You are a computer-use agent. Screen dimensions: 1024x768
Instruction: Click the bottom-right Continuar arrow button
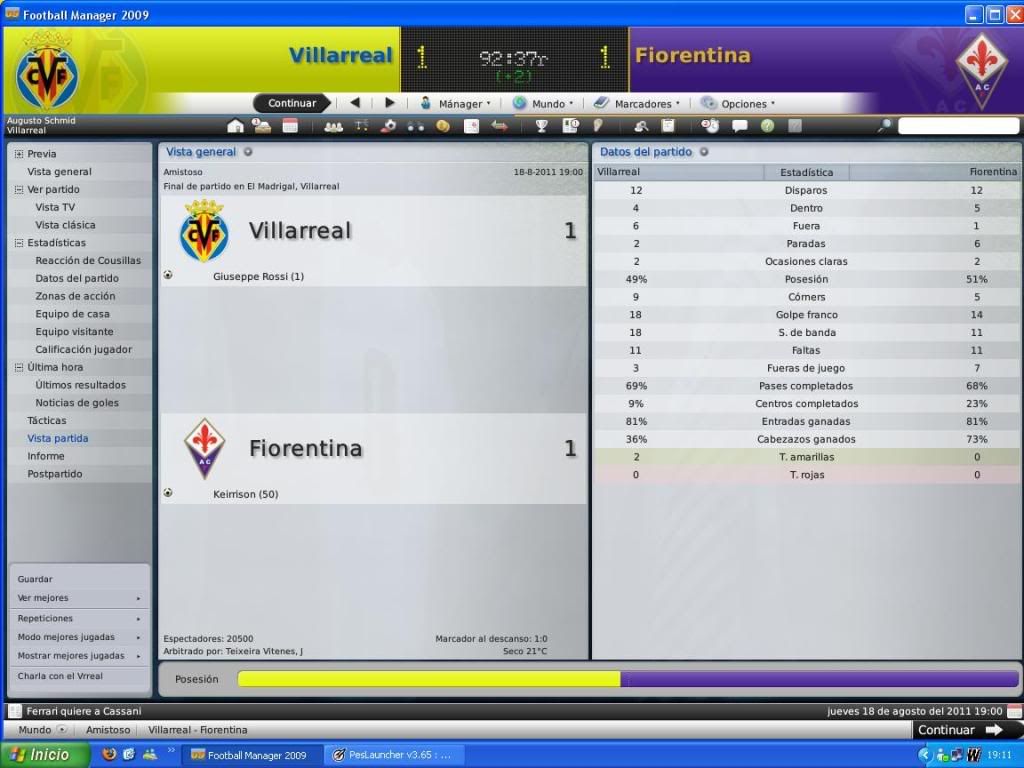click(x=960, y=730)
